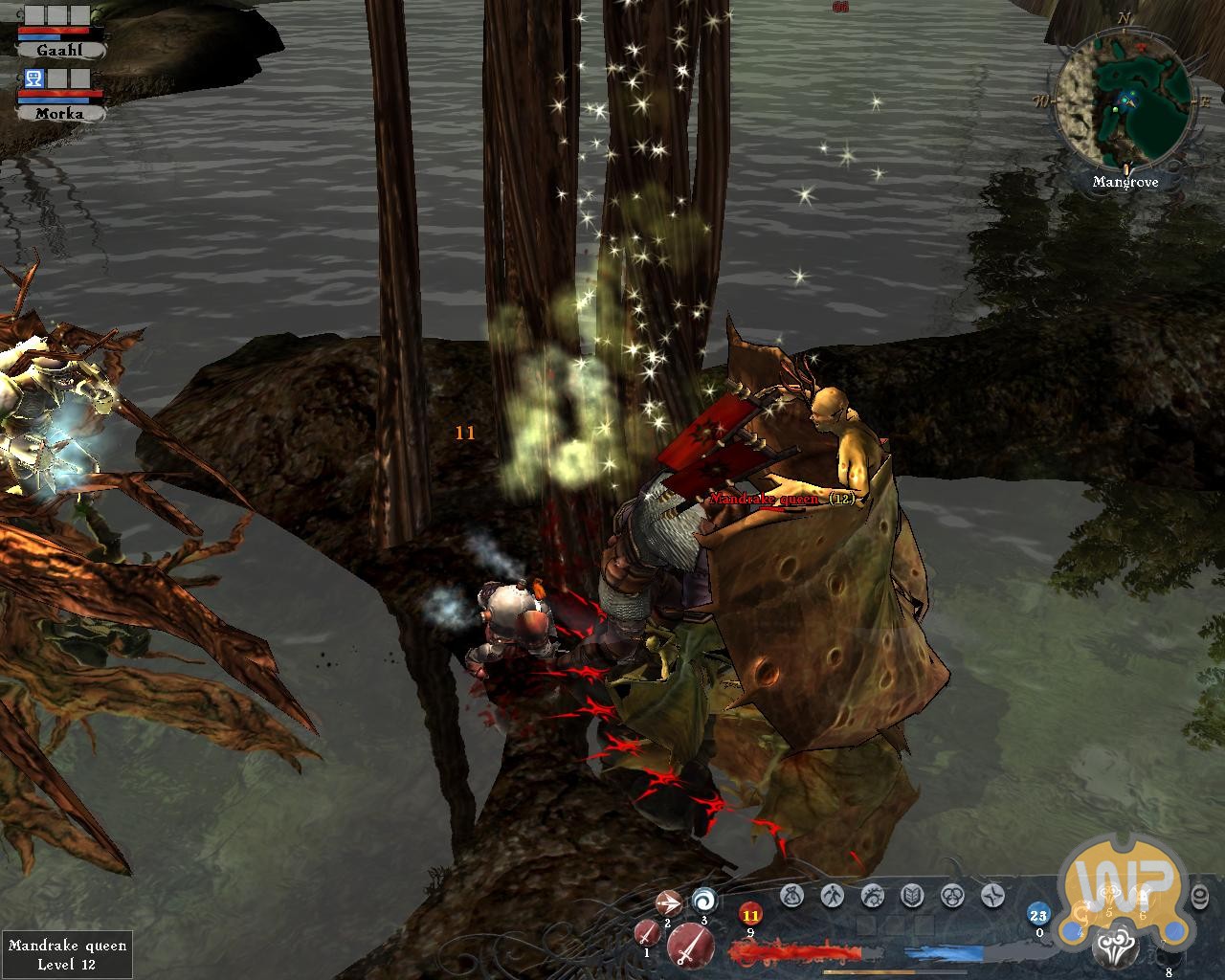Use the red health potion in slot 9
This screenshot has width=1225, height=980.
click(x=750, y=916)
